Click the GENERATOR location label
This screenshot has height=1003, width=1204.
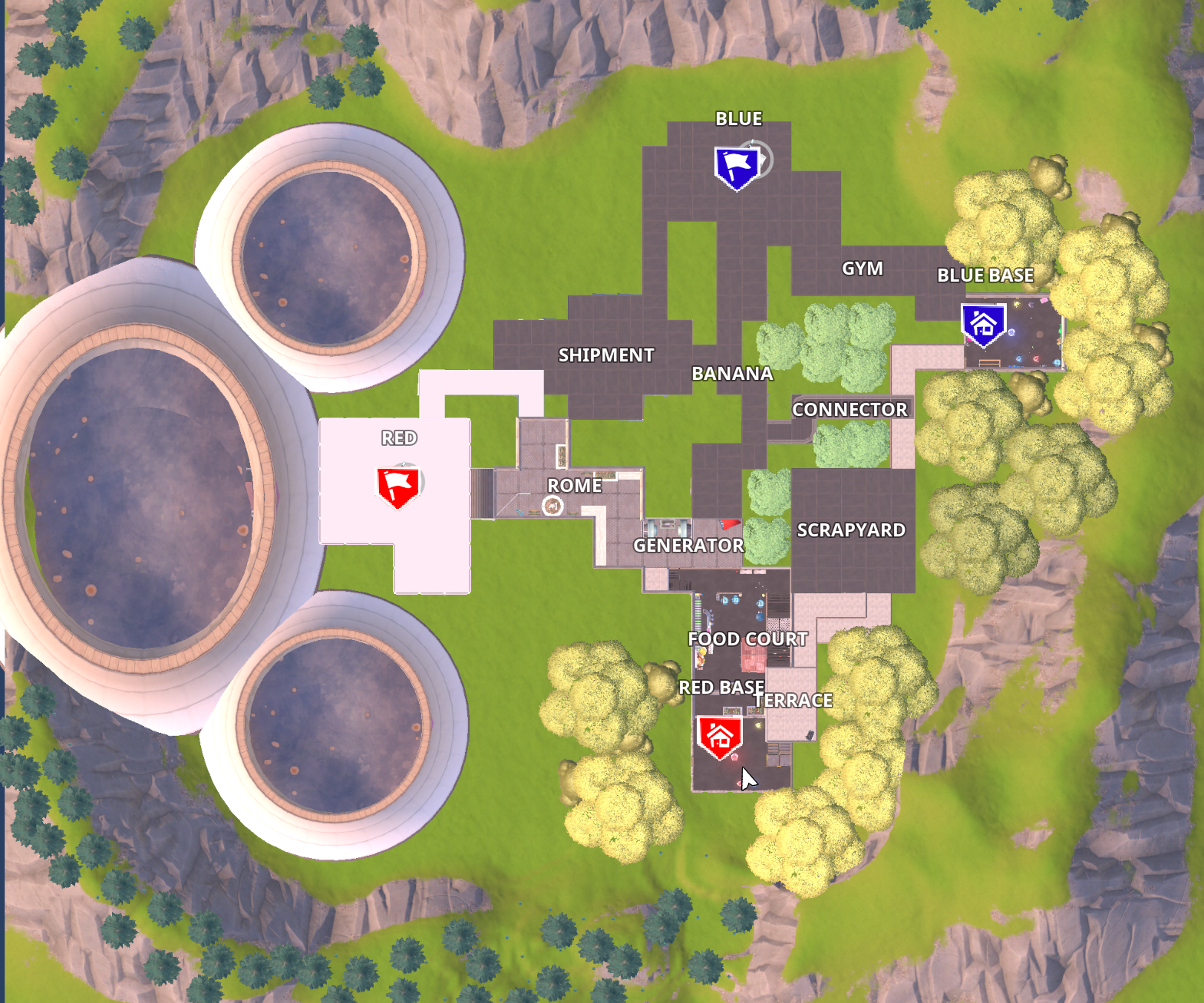[688, 546]
